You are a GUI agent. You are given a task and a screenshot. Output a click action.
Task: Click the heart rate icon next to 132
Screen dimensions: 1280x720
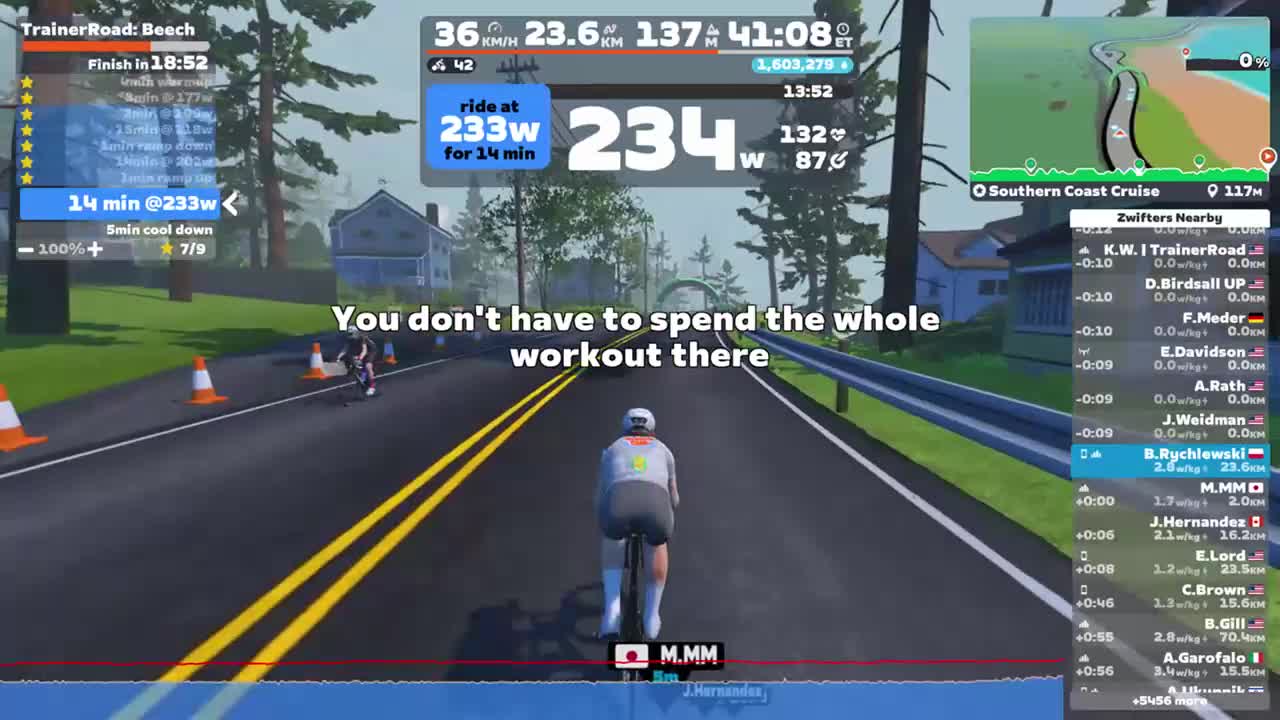tap(840, 136)
